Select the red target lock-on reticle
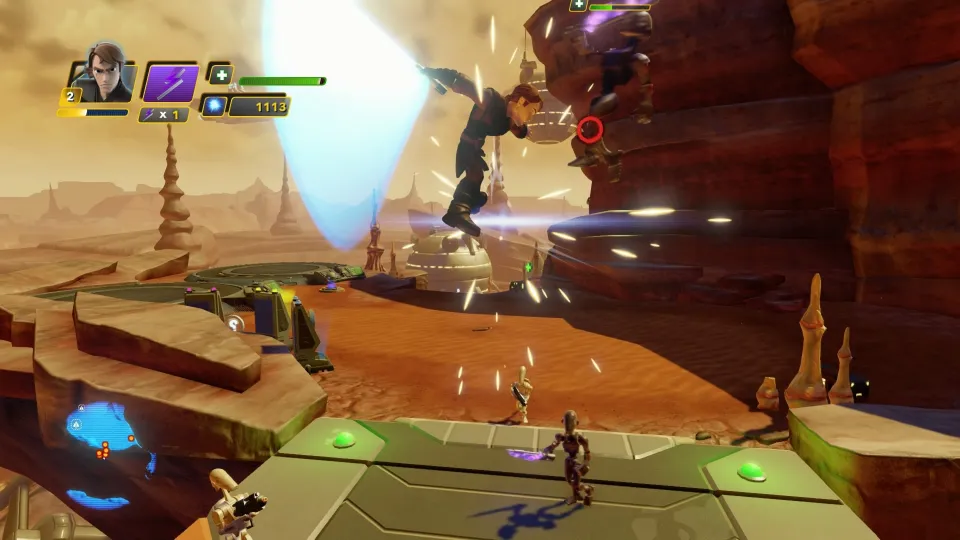960x540 pixels. click(590, 129)
